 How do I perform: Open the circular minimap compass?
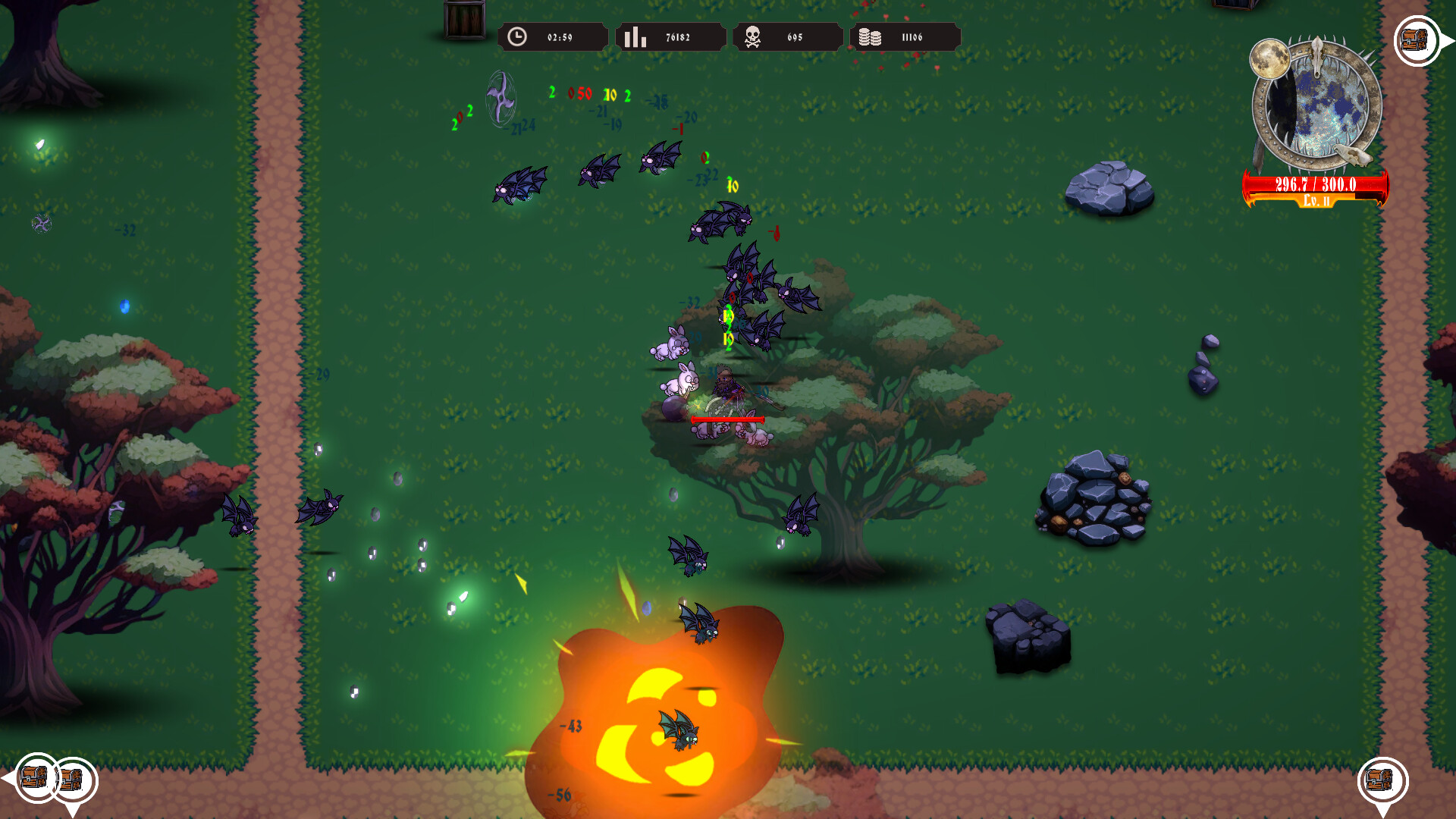pos(1319,106)
